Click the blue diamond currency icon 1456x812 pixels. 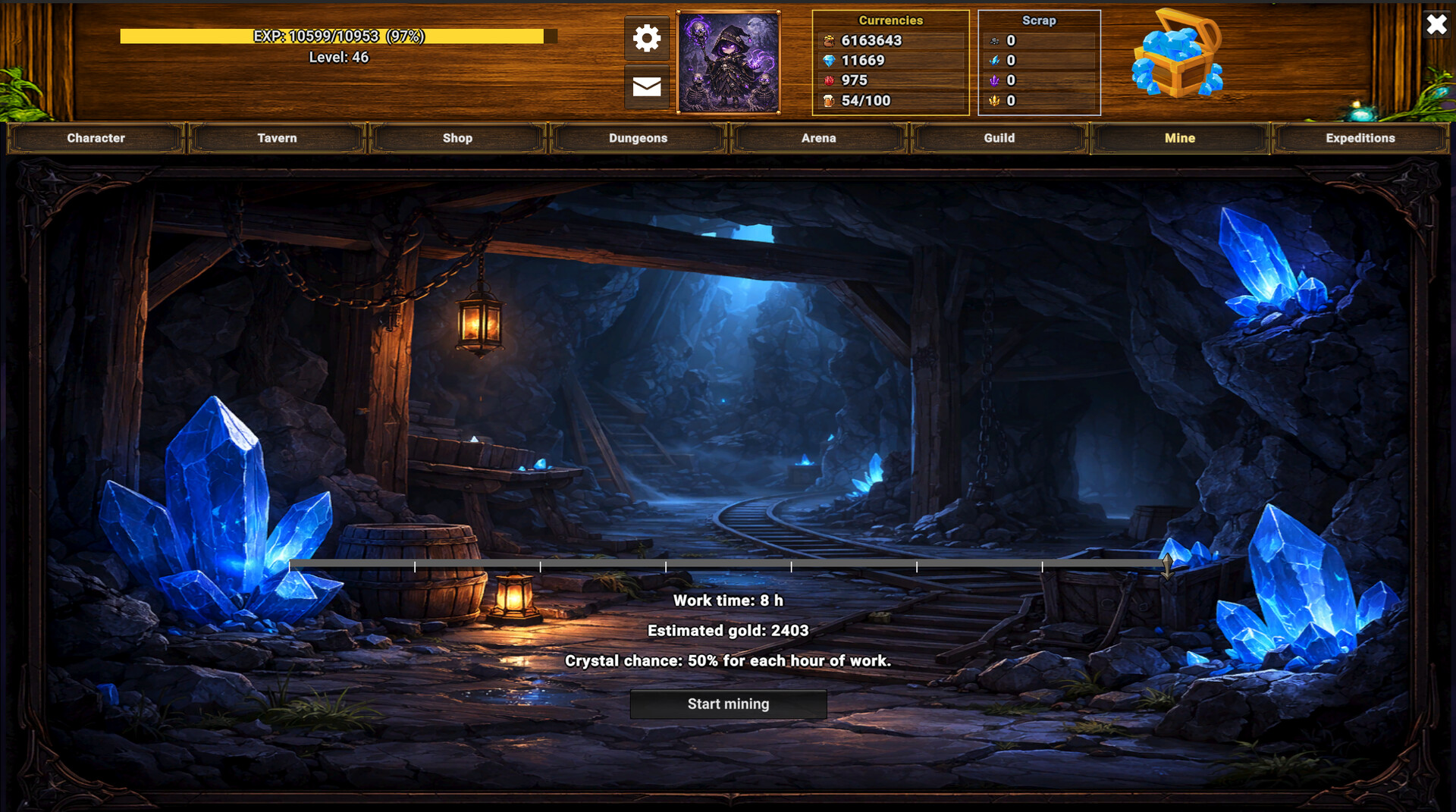pyautogui.click(x=830, y=60)
